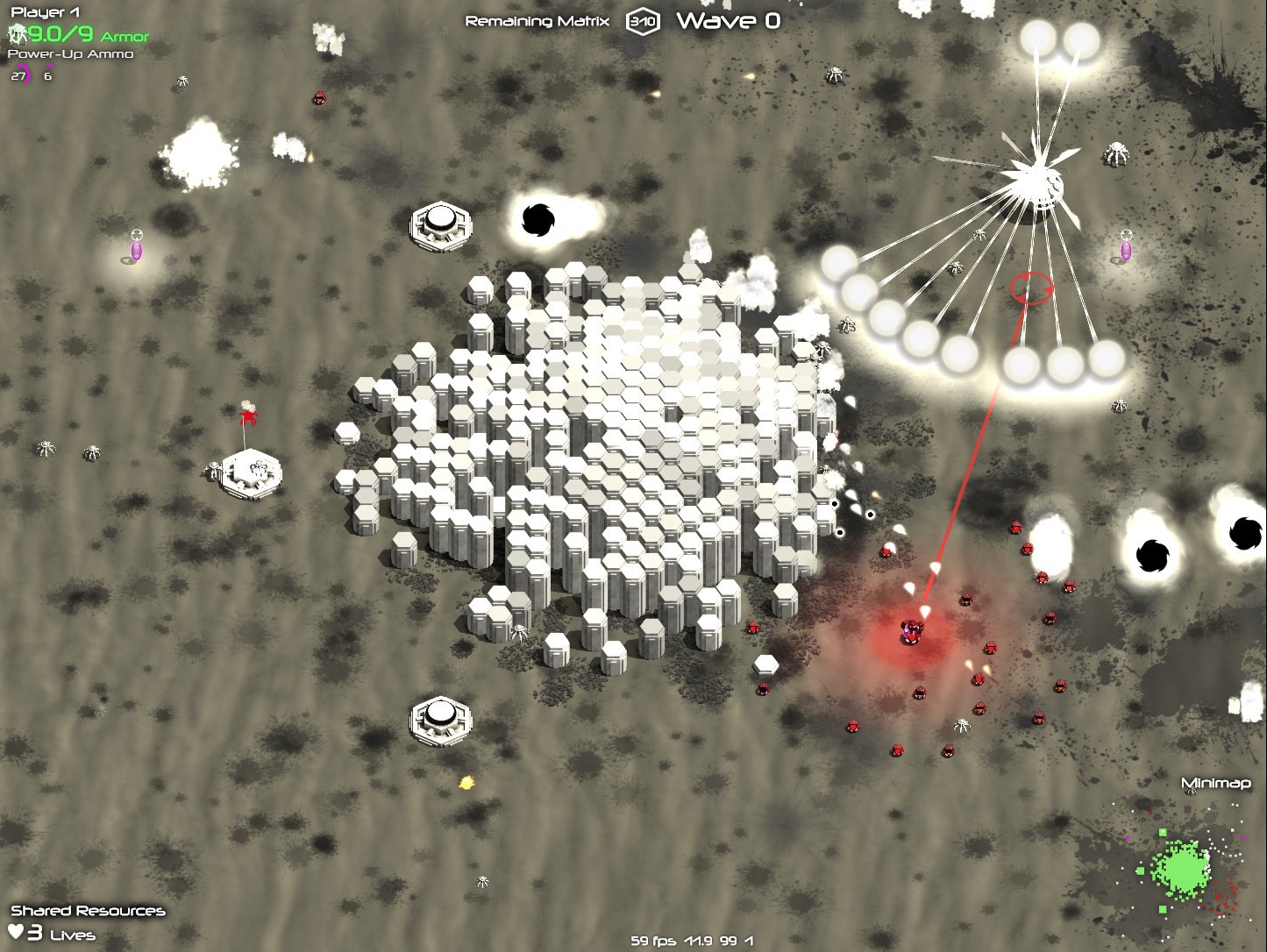Click the heart Lives icon
This screenshot has height=952, width=1267.
[x=17, y=932]
